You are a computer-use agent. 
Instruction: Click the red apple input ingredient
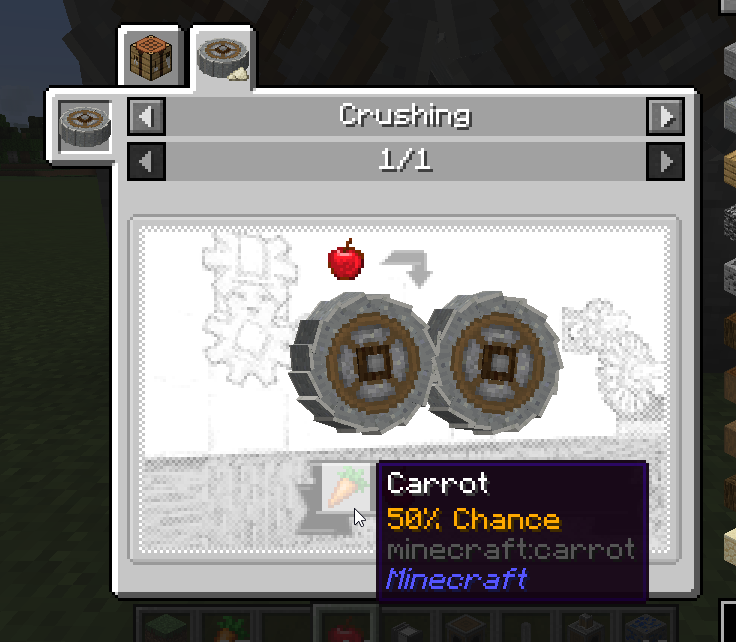345,260
